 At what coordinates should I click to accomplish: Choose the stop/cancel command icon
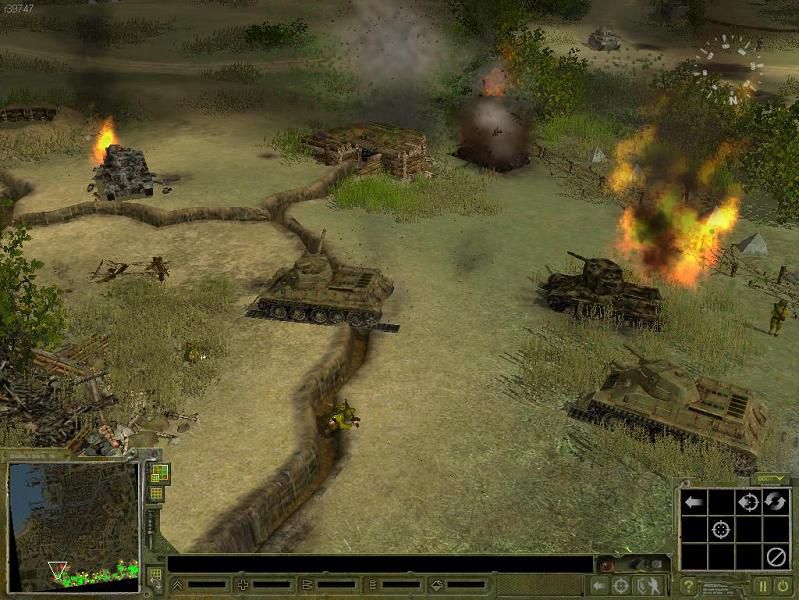775,556
